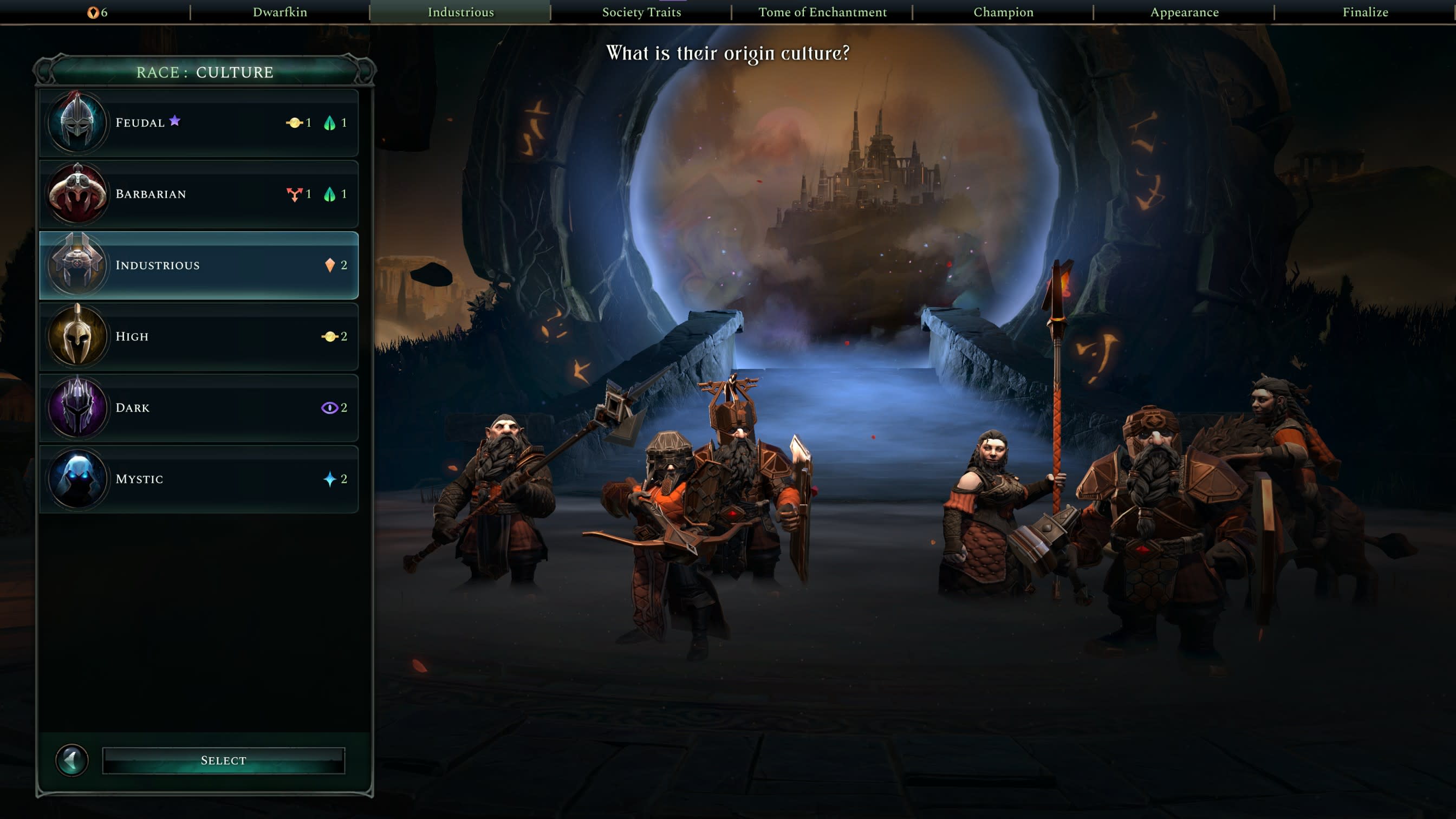
Task: Select the Dark culture
Action: [x=198, y=407]
